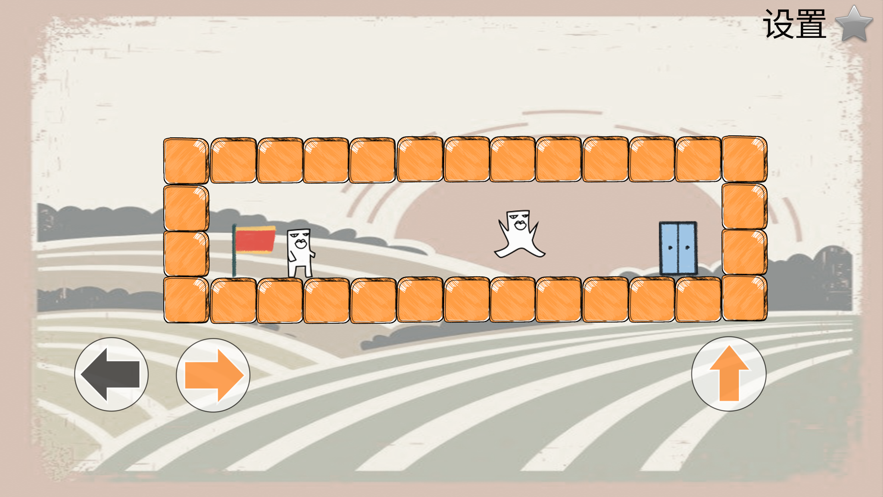Tap the gray star icon

click(855, 23)
